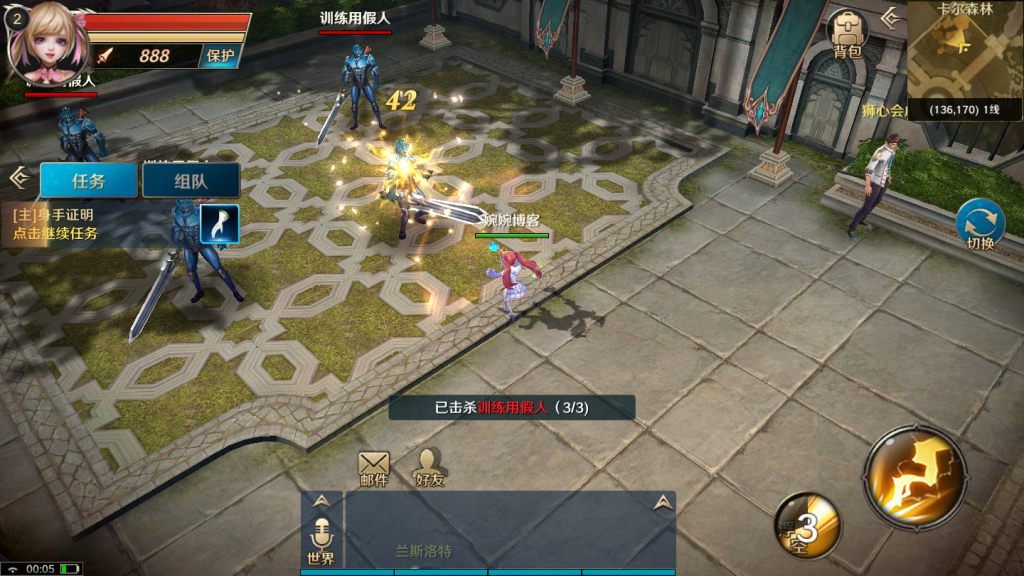The height and width of the screenshot is (576, 1024).
Task: Activate the skill on cooldown showing 3
Action: (x=806, y=526)
